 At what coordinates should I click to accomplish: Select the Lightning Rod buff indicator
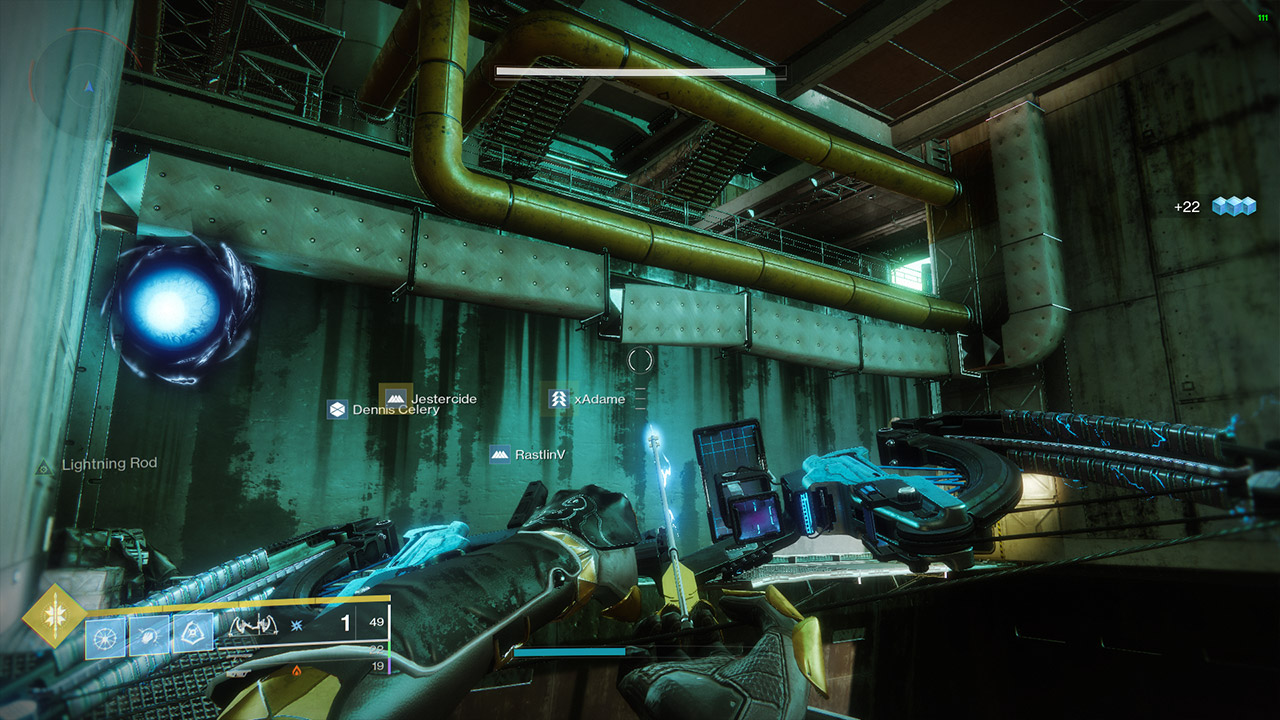[99, 464]
